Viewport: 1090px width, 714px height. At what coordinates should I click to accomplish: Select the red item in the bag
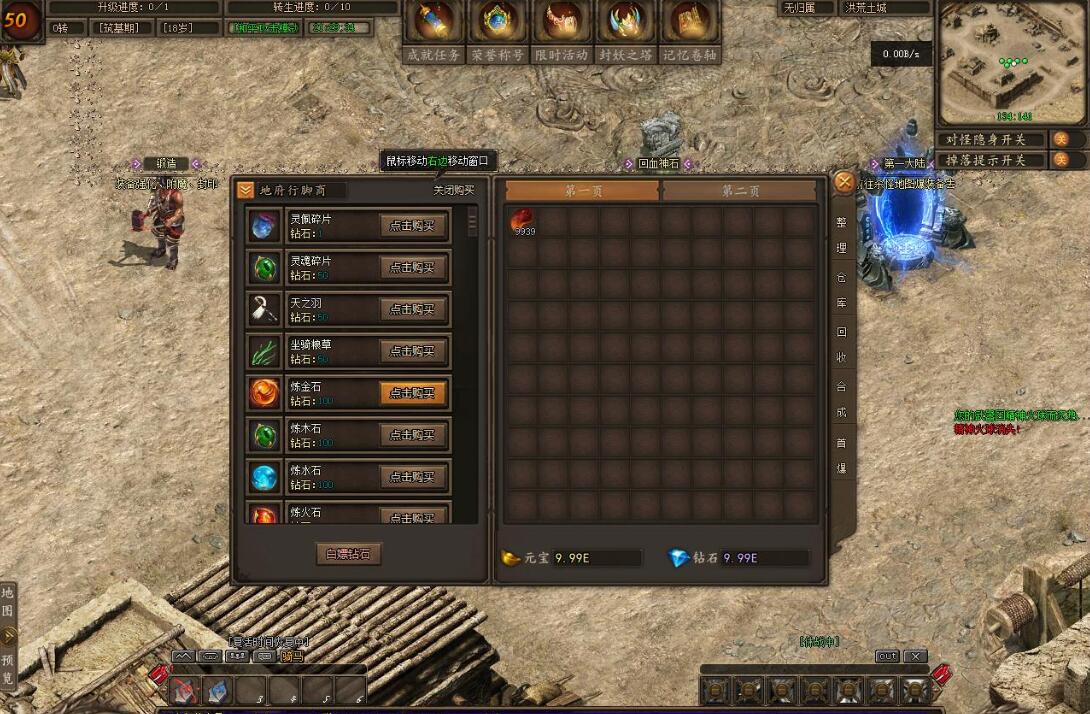pos(522,221)
